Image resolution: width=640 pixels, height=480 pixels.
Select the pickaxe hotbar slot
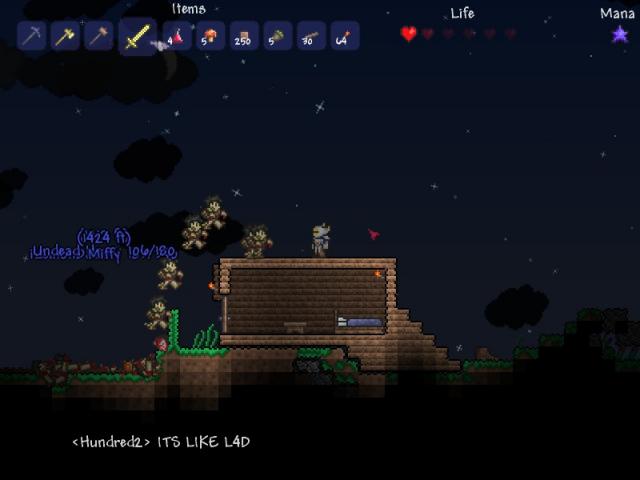click(x=33, y=37)
